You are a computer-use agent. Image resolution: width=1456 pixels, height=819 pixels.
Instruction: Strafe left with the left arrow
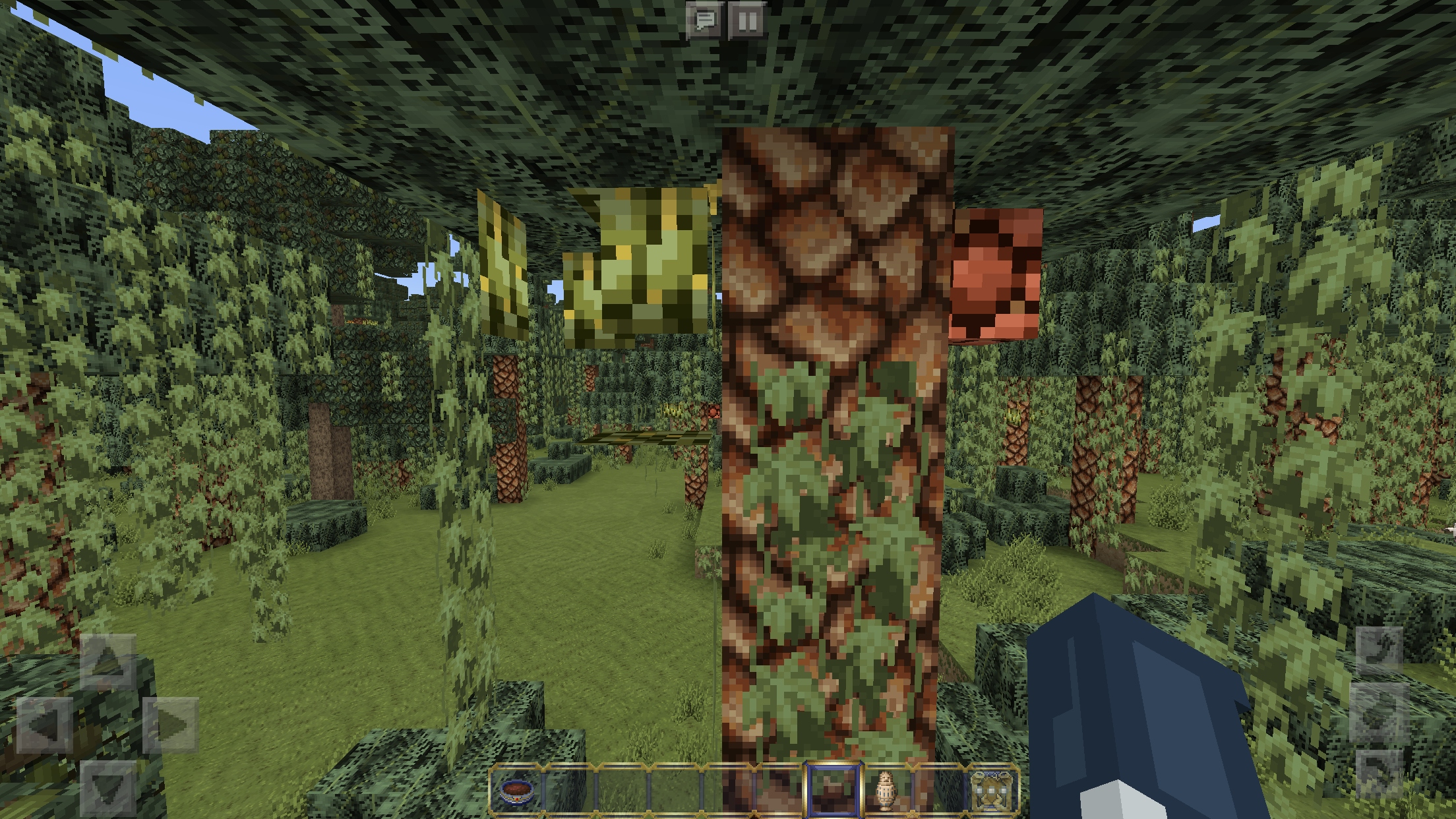tap(45, 725)
